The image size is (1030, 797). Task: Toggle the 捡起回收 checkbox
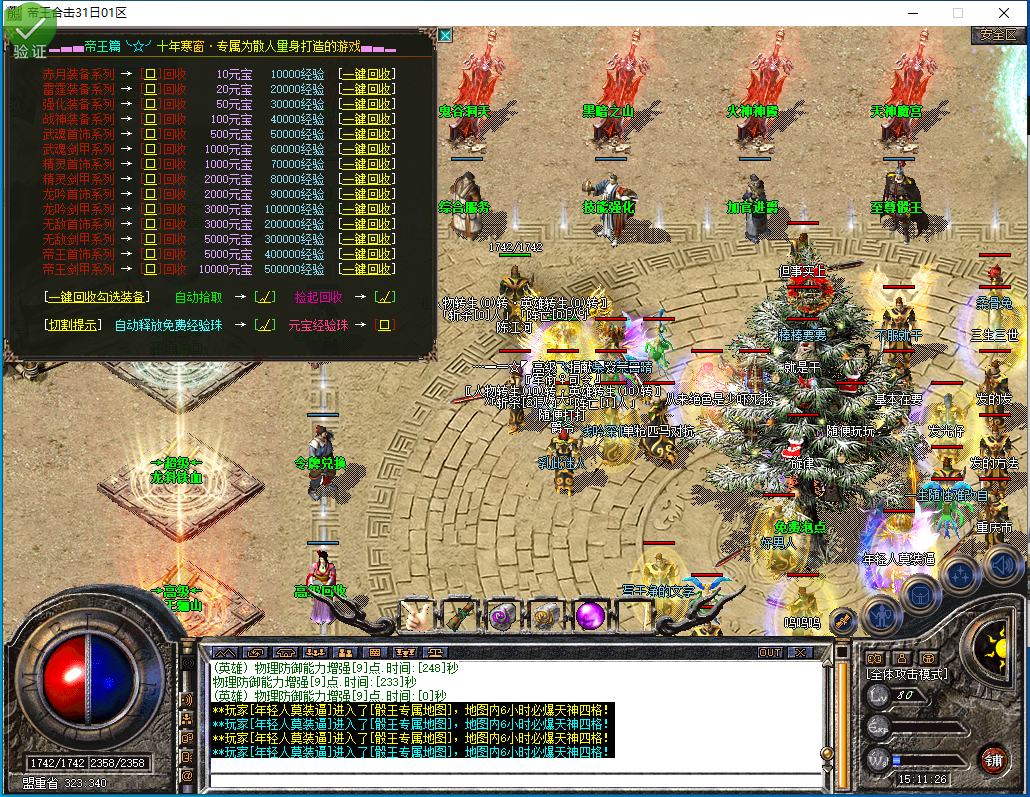[x=384, y=297]
